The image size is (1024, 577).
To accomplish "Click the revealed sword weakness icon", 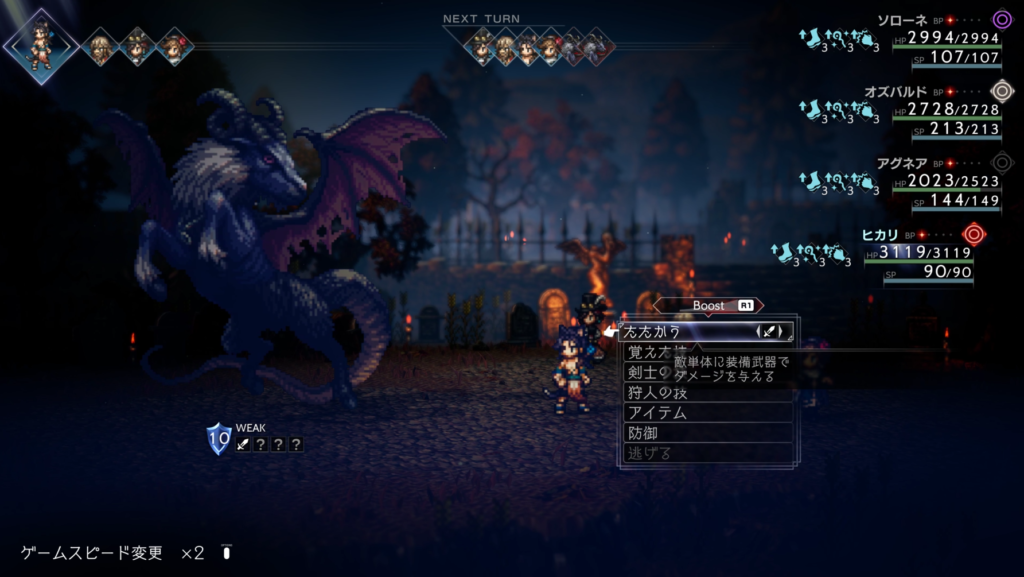I will (x=243, y=445).
